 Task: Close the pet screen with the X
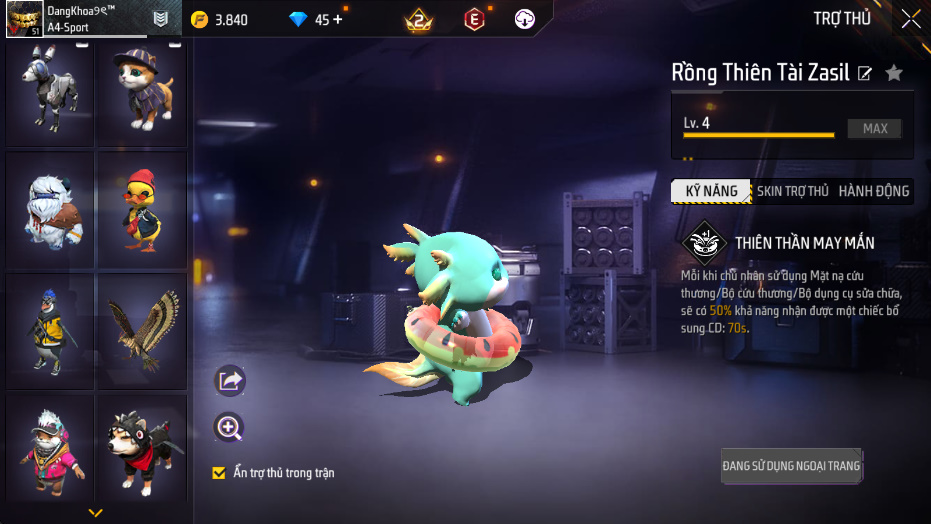click(x=910, y=18)
